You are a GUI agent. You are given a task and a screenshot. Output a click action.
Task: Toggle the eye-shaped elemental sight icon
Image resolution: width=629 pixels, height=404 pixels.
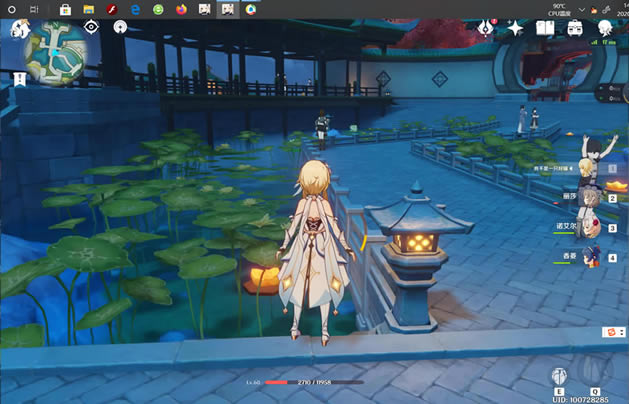91,27
